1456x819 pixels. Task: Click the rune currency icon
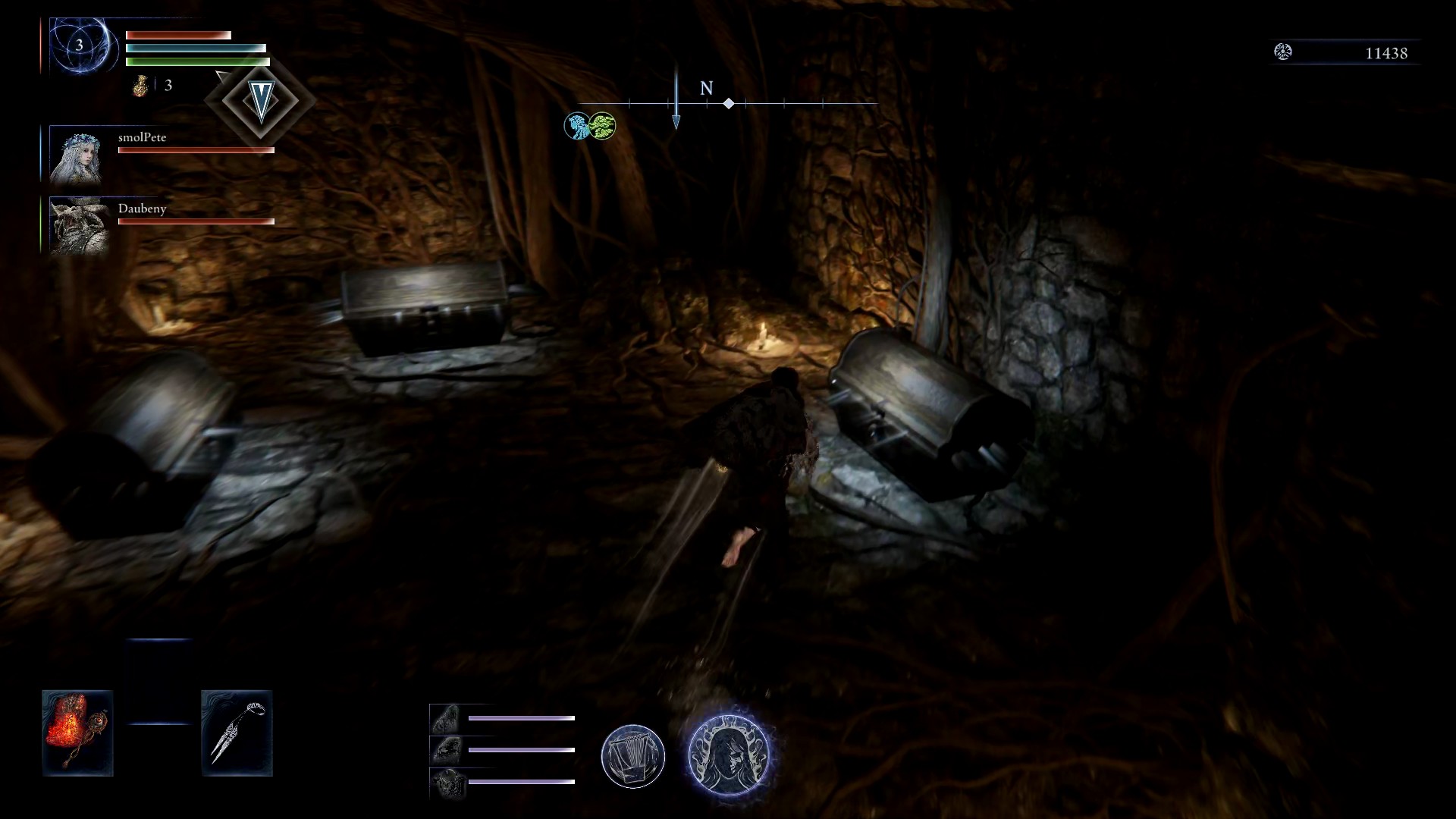coord(1283,52)
